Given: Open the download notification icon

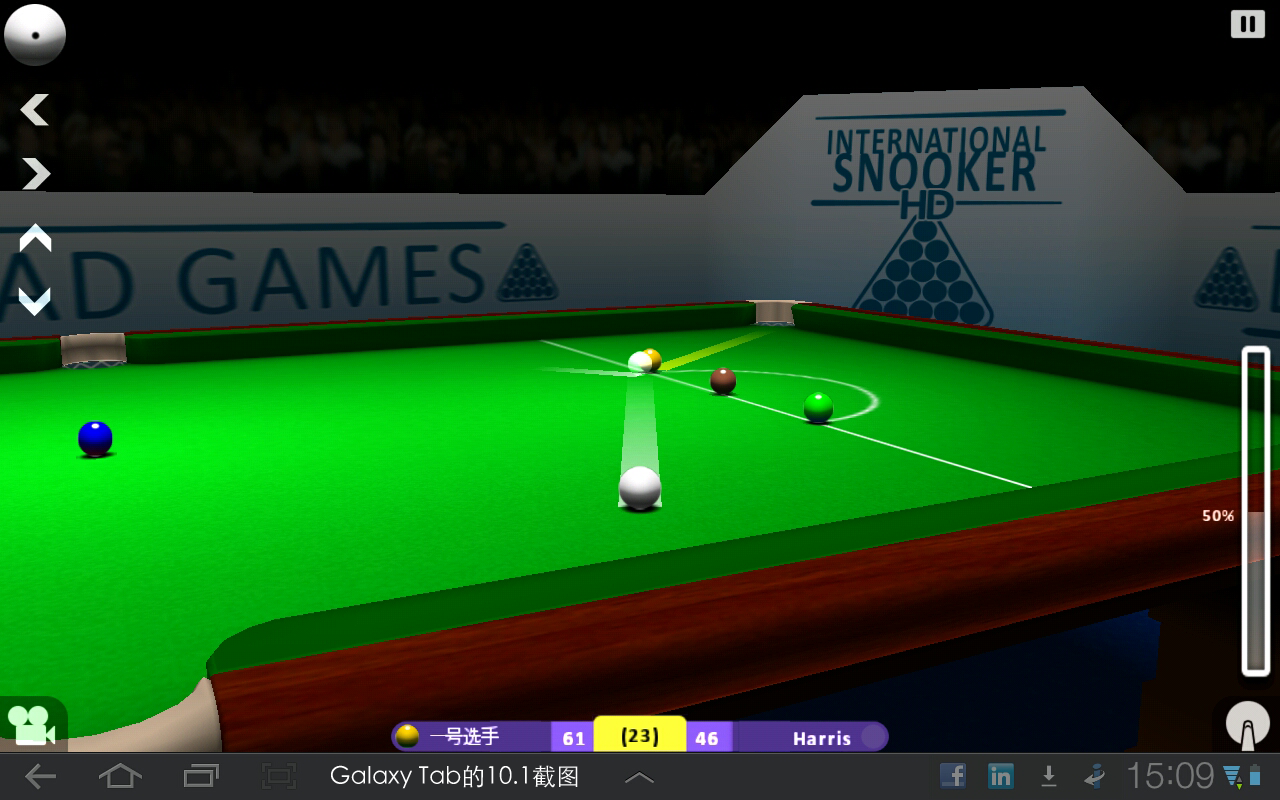Looking at the screenshot, I should tap(1048, 775).
